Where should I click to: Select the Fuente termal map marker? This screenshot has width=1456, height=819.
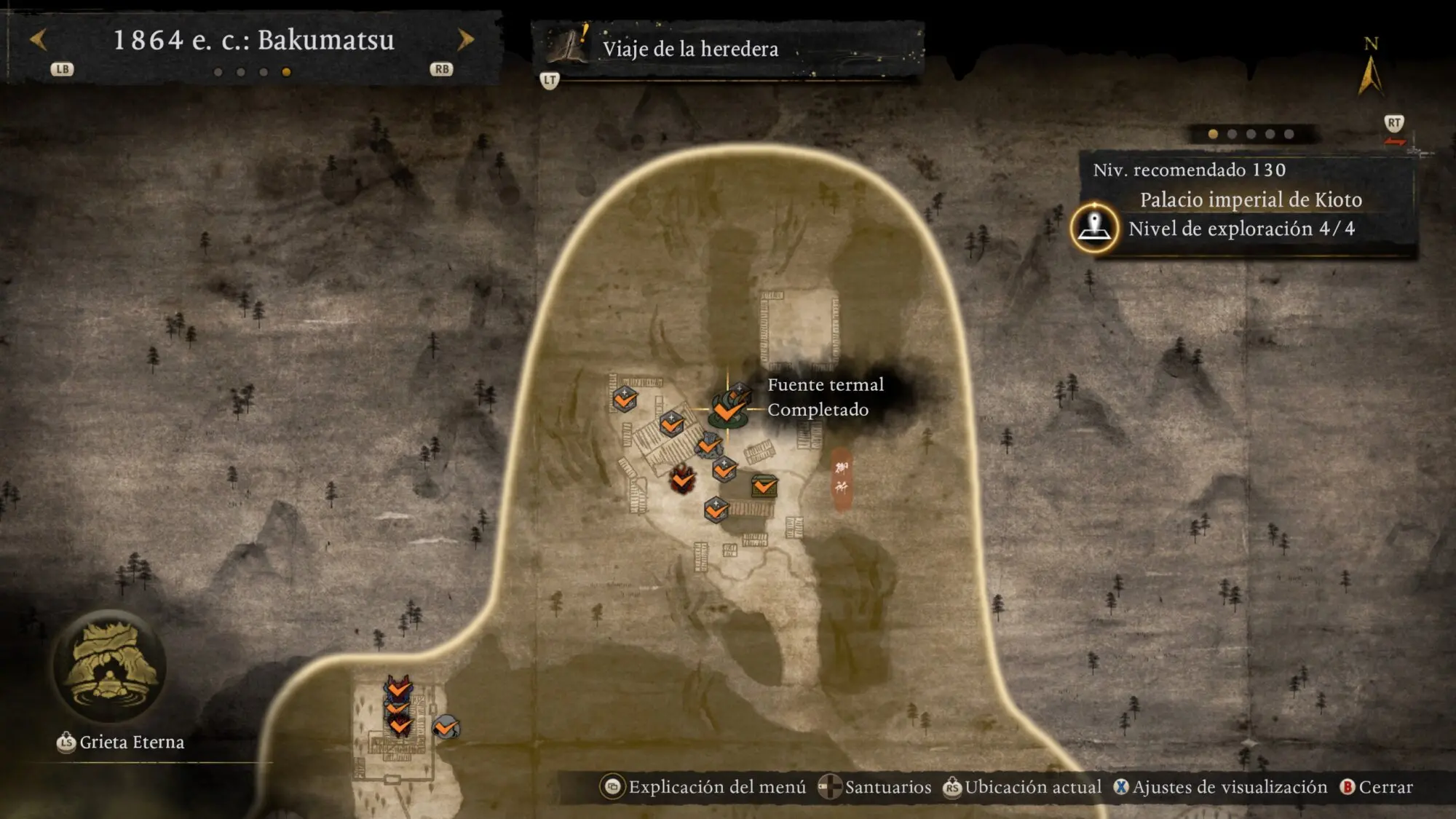coord(728,407)
